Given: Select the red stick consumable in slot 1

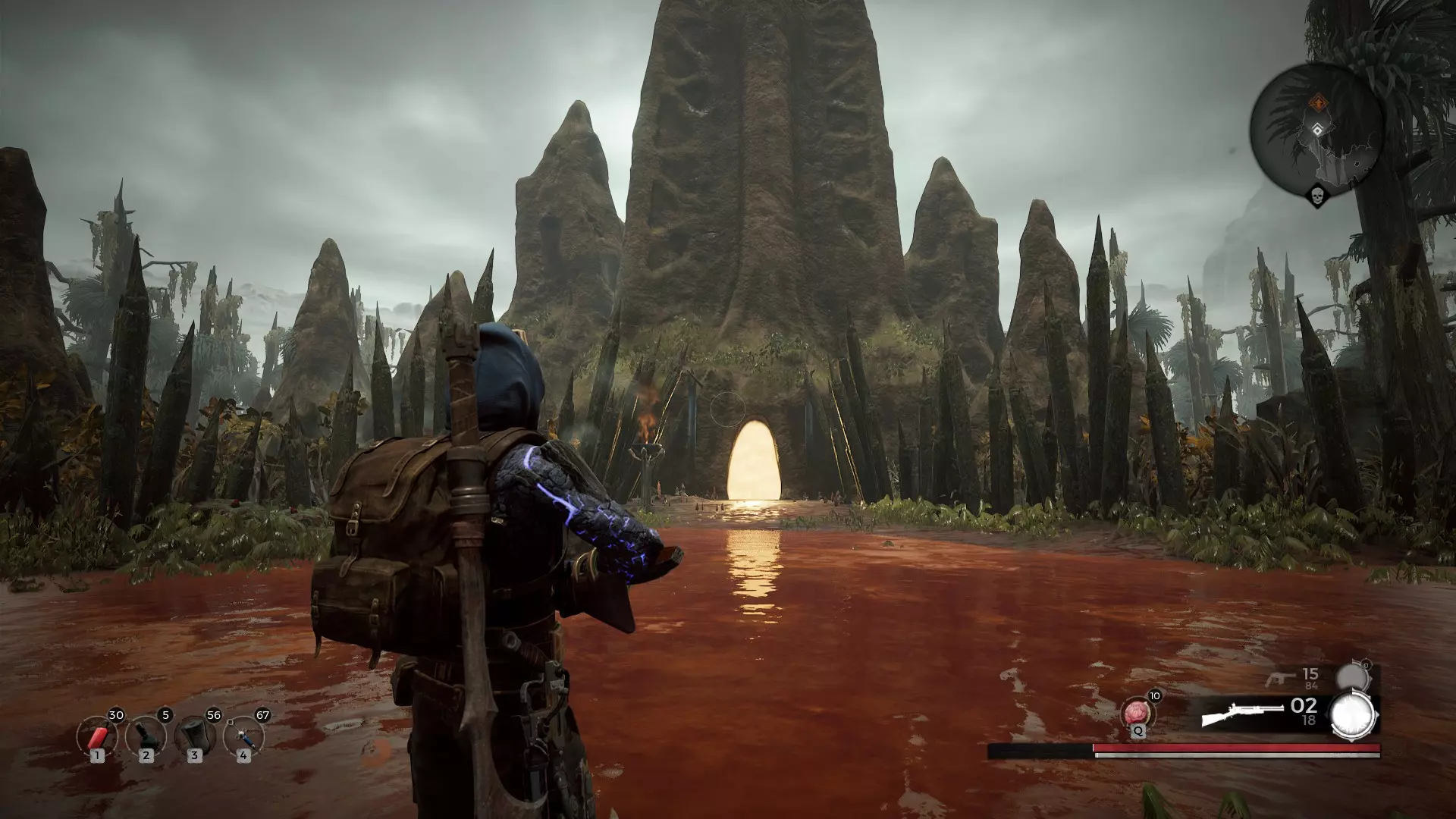Looking at the screenshot, I should coord(98,737).
